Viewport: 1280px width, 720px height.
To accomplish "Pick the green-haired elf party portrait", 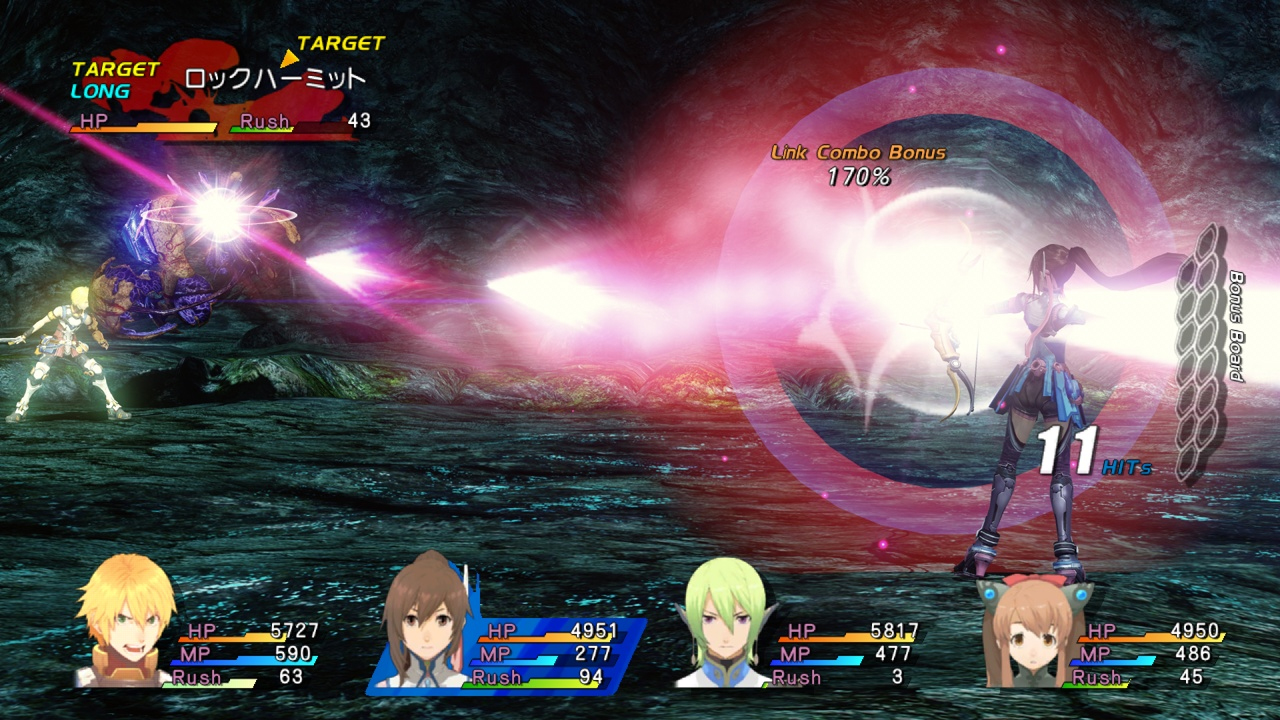I will (x=722, y=622).
